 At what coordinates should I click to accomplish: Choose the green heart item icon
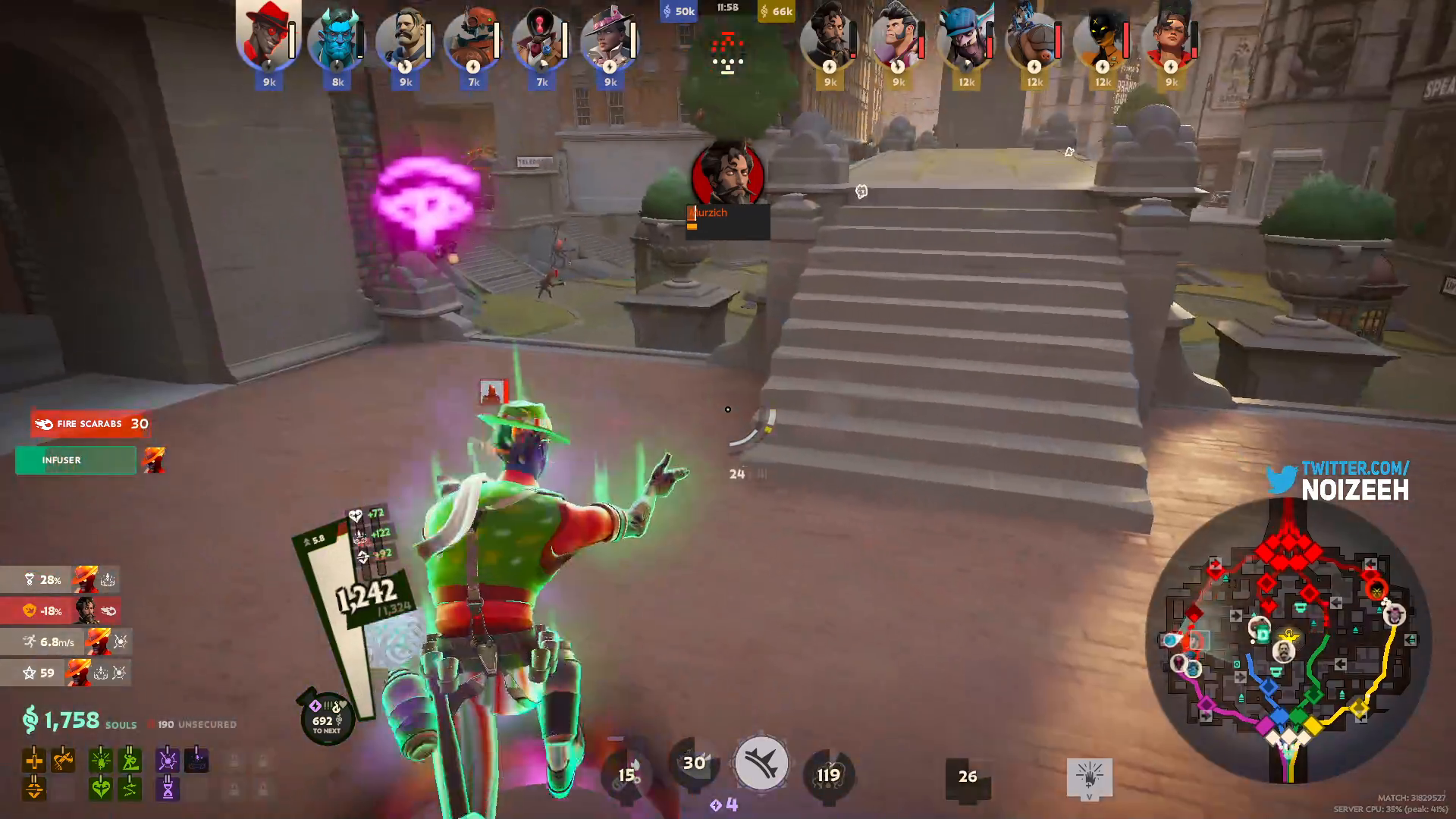pos(100,789)
